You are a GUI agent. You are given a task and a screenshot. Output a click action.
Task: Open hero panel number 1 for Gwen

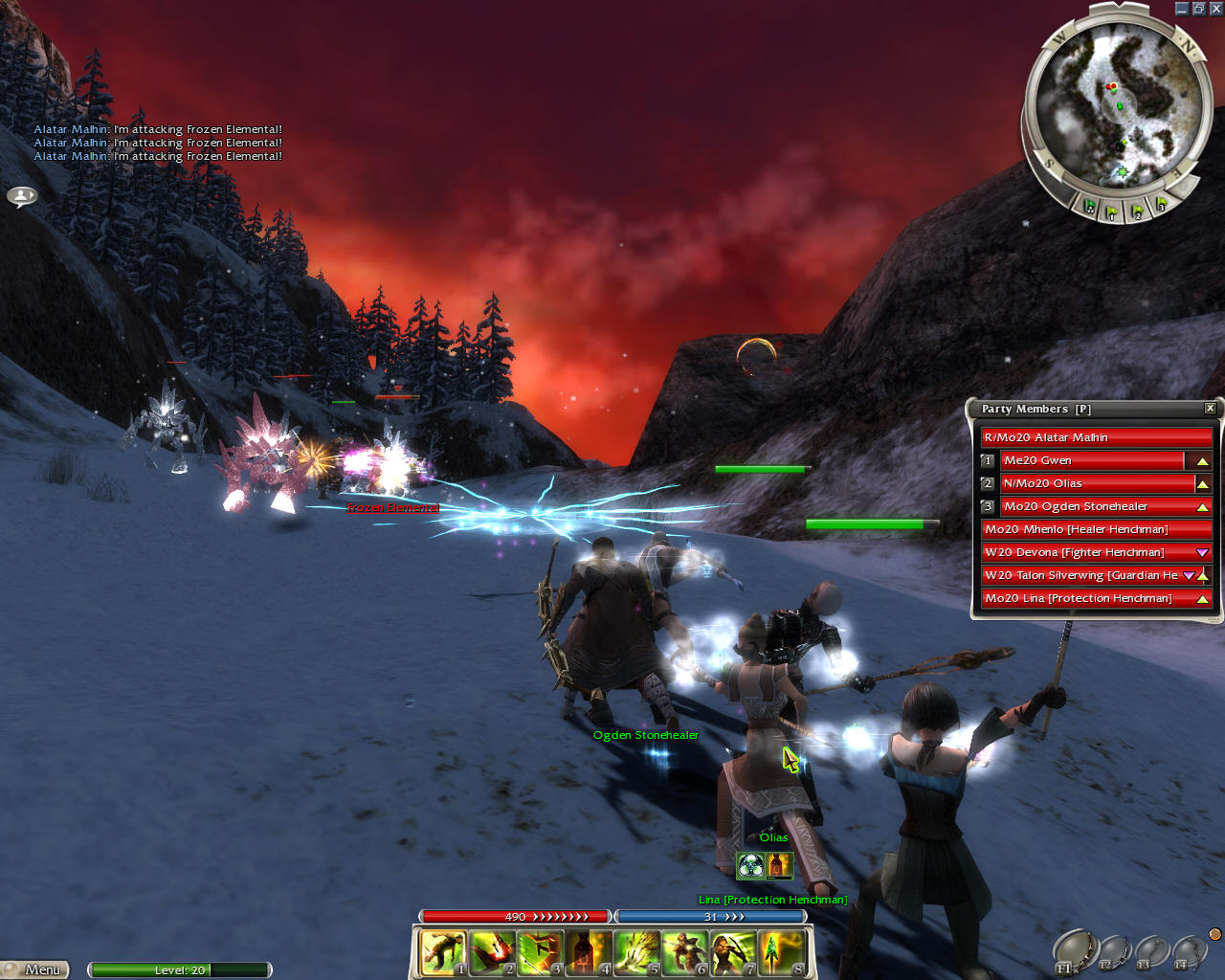point(988,460)
